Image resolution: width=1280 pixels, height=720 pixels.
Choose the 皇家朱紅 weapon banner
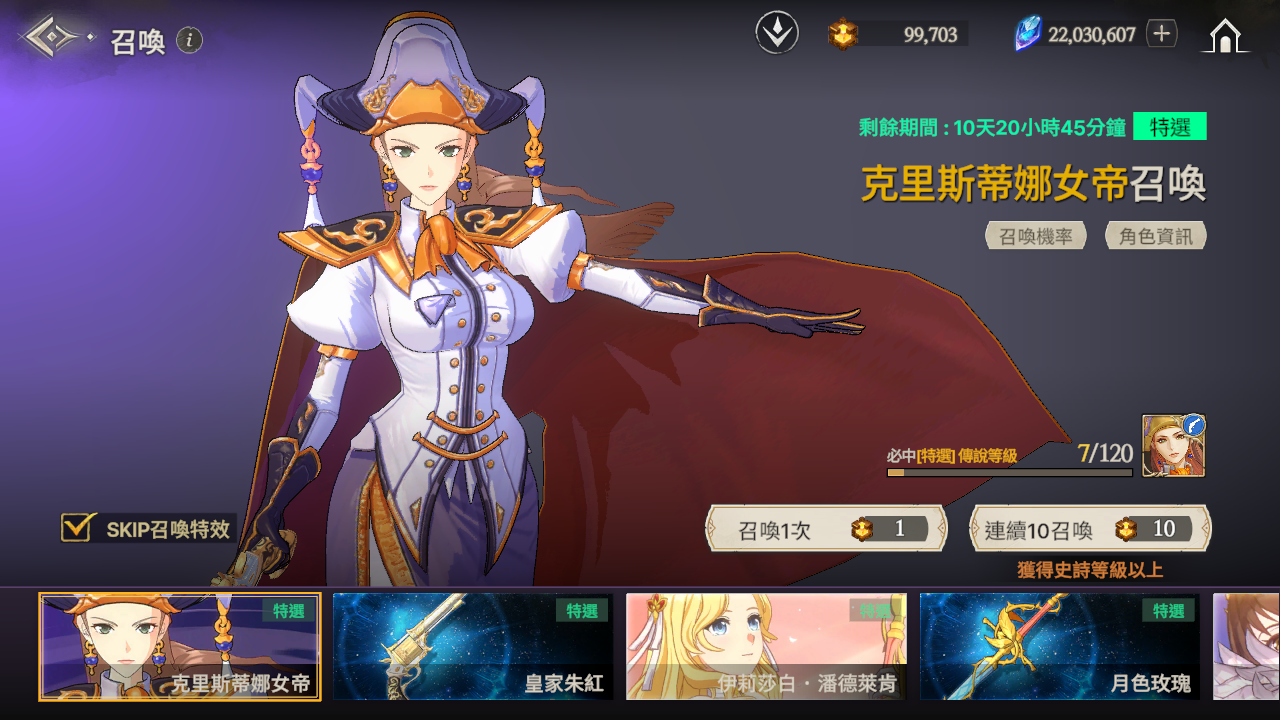click(473, 646)
